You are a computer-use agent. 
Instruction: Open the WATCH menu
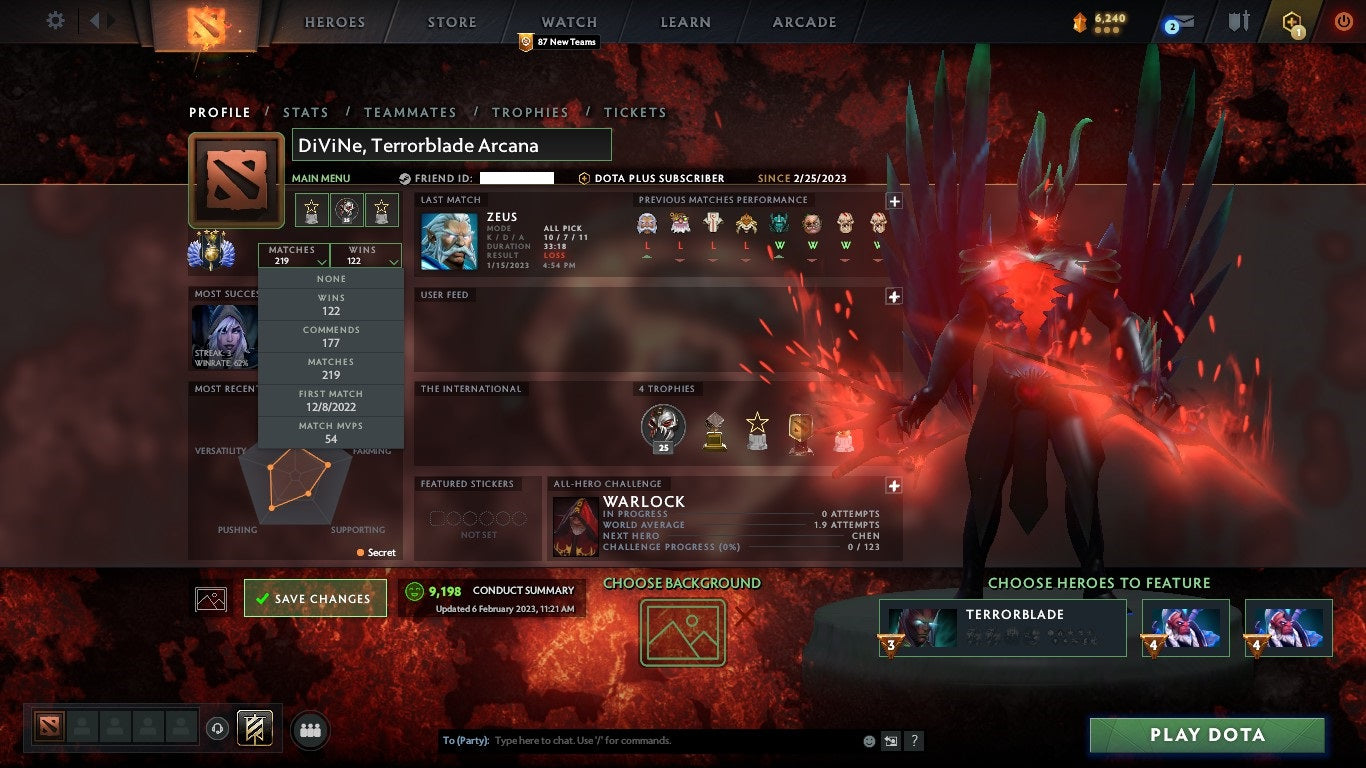(x=568, y=21)
